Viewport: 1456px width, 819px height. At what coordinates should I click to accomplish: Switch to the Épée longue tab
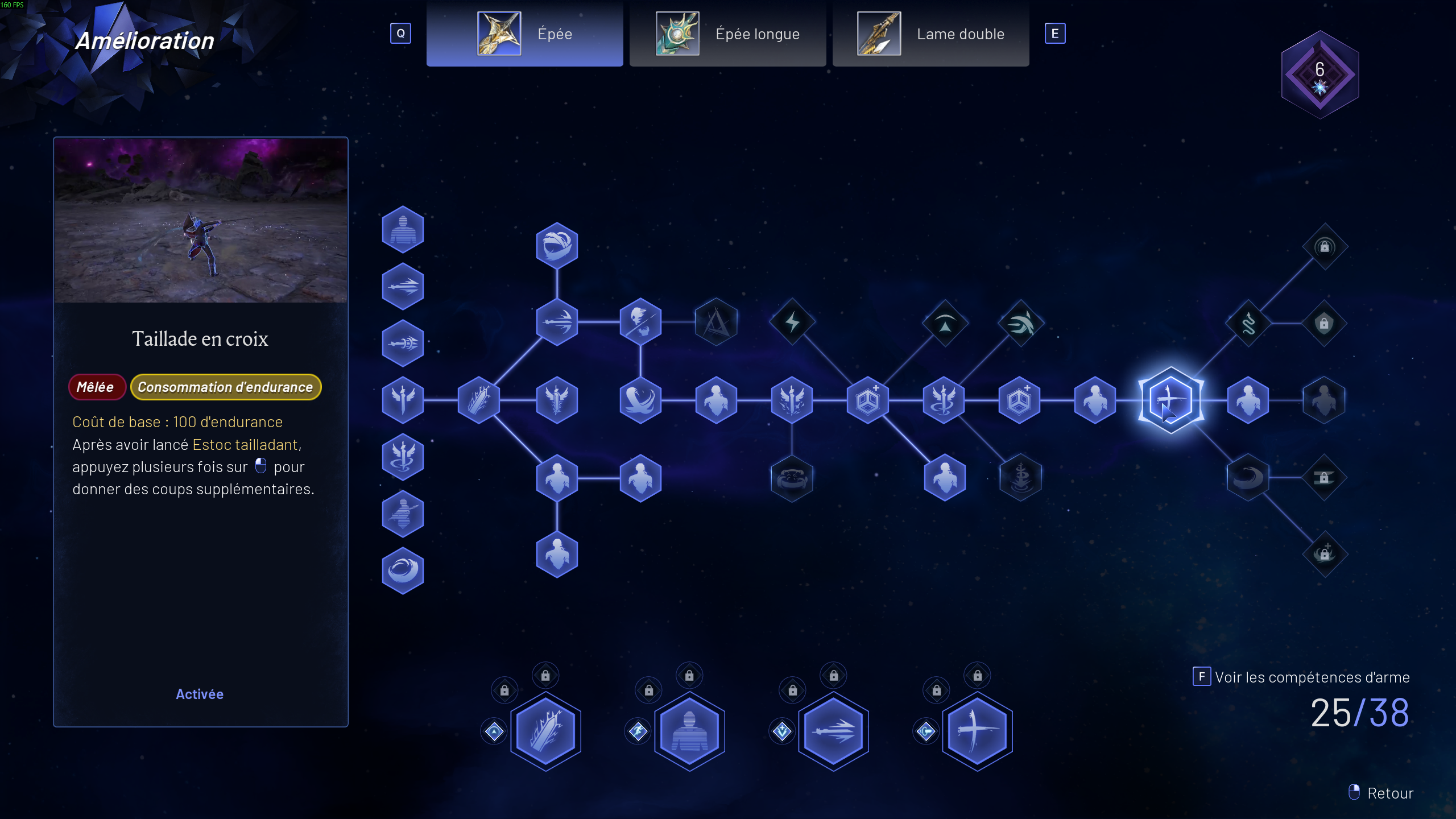(728, 34)
